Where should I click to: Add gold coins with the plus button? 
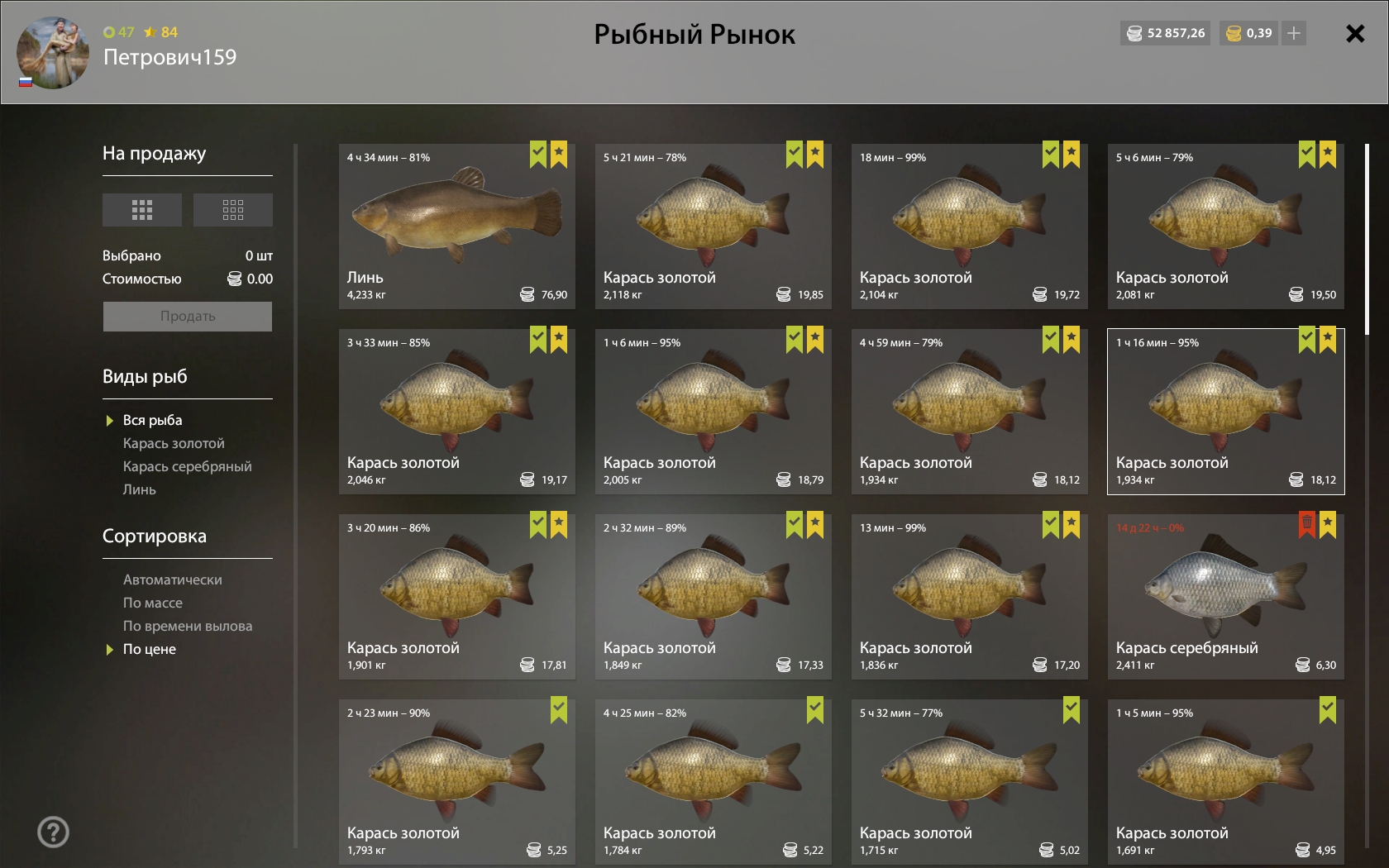click(1294, 34)
